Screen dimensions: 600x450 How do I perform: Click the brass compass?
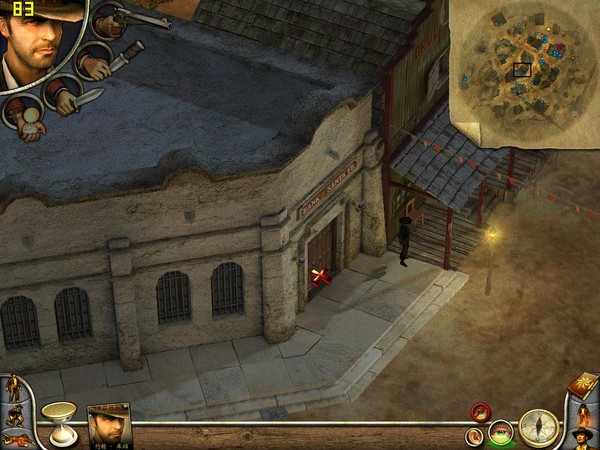click(x=539, y=427)
